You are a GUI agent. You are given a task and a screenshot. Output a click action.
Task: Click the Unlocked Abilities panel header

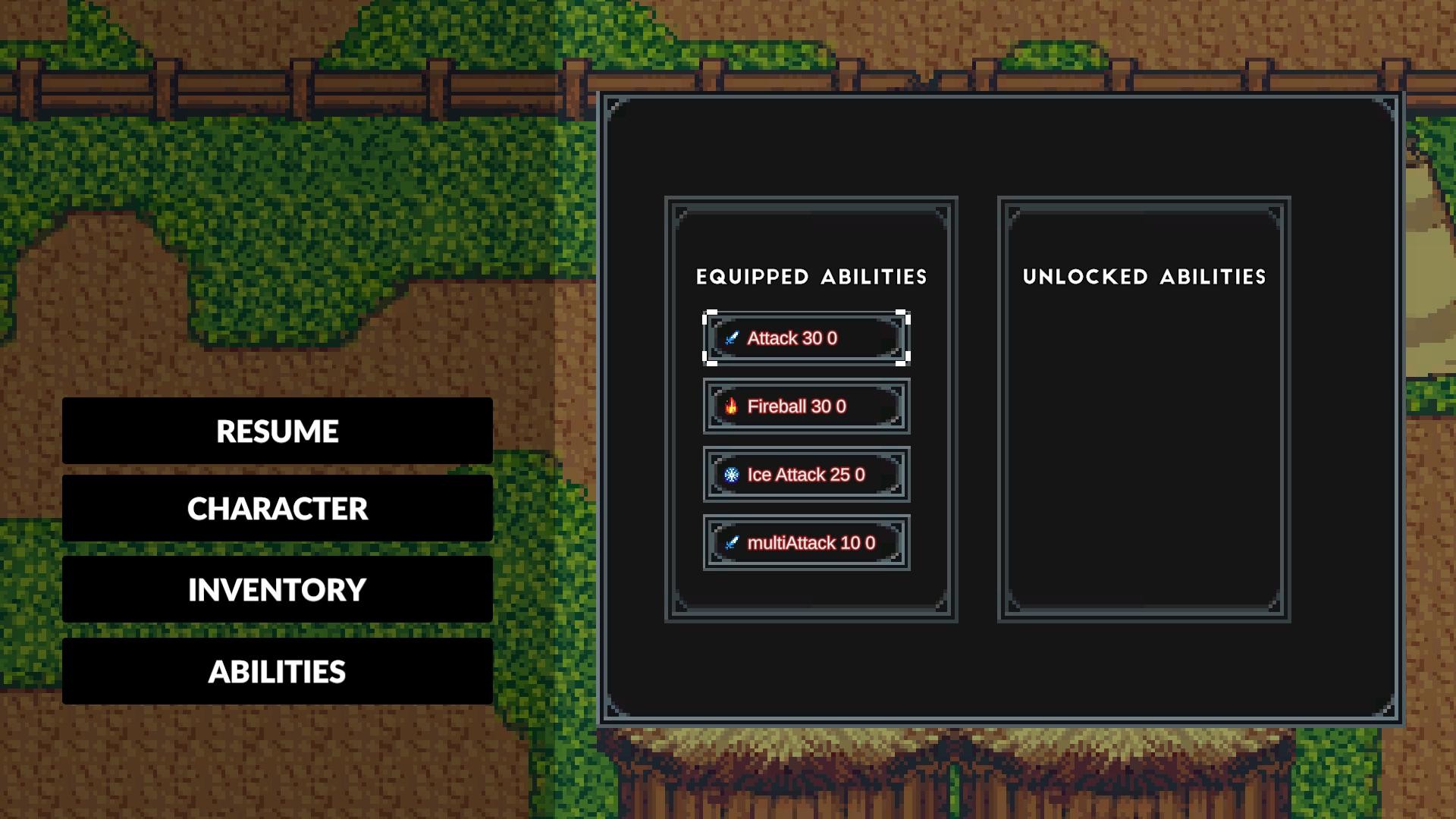tap(1144, 276)
